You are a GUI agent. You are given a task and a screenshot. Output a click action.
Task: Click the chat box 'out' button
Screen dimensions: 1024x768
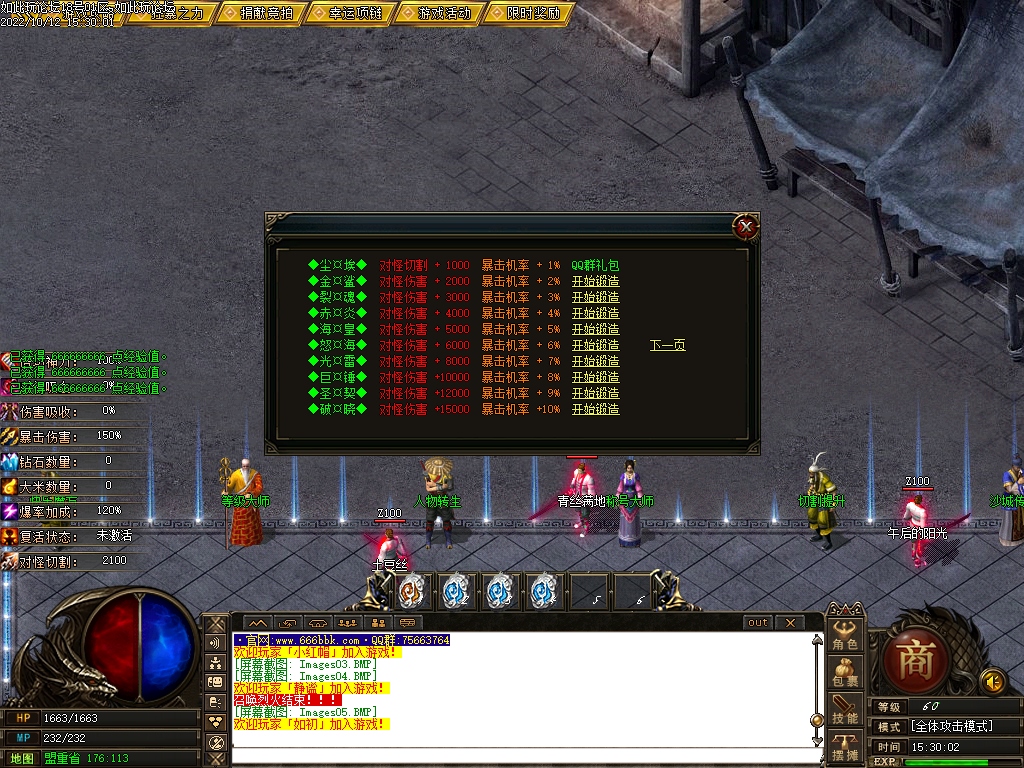pos(758,622)
